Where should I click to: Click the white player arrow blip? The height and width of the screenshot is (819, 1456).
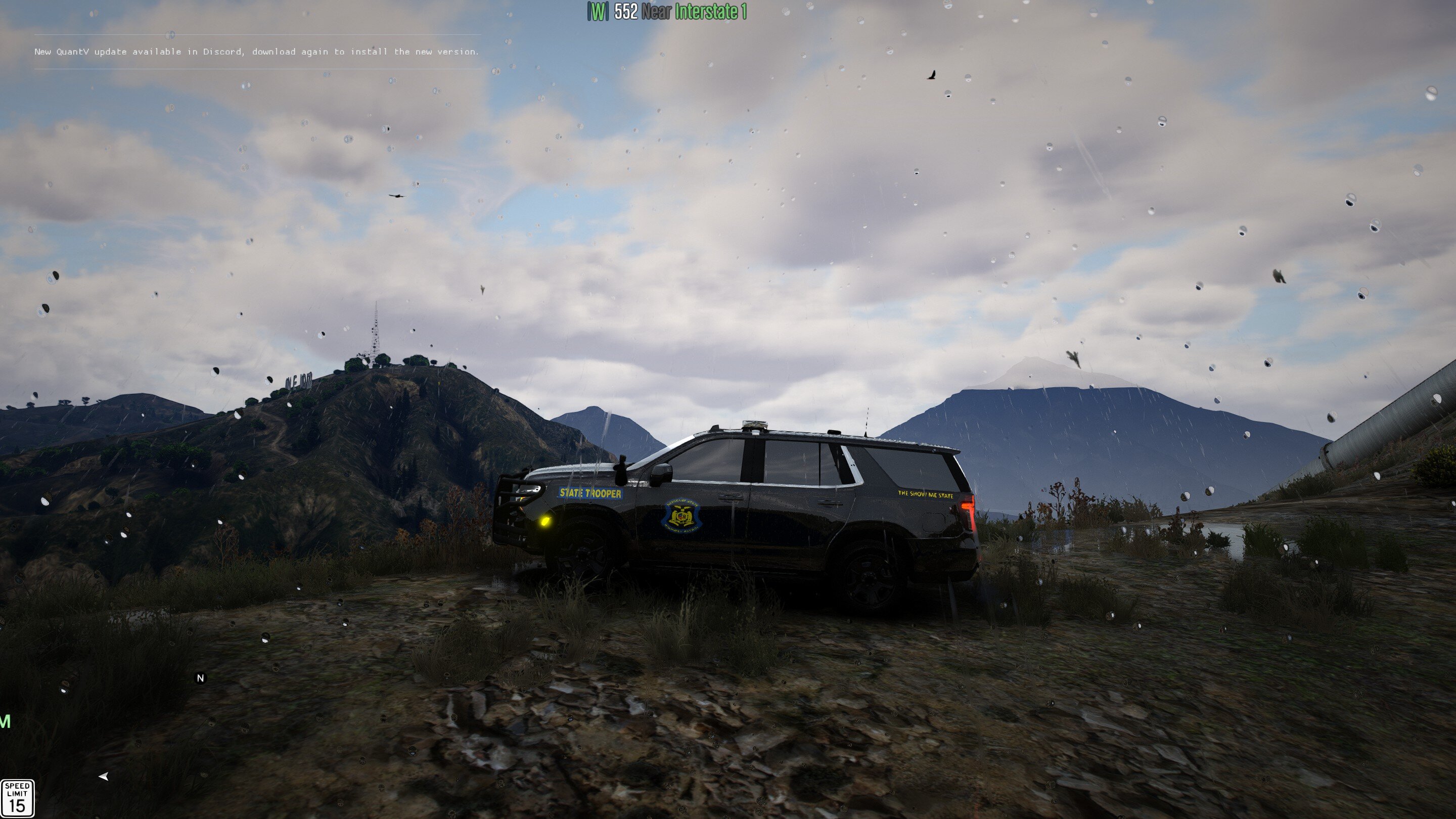pyautogui.click(x=104, y=777)
